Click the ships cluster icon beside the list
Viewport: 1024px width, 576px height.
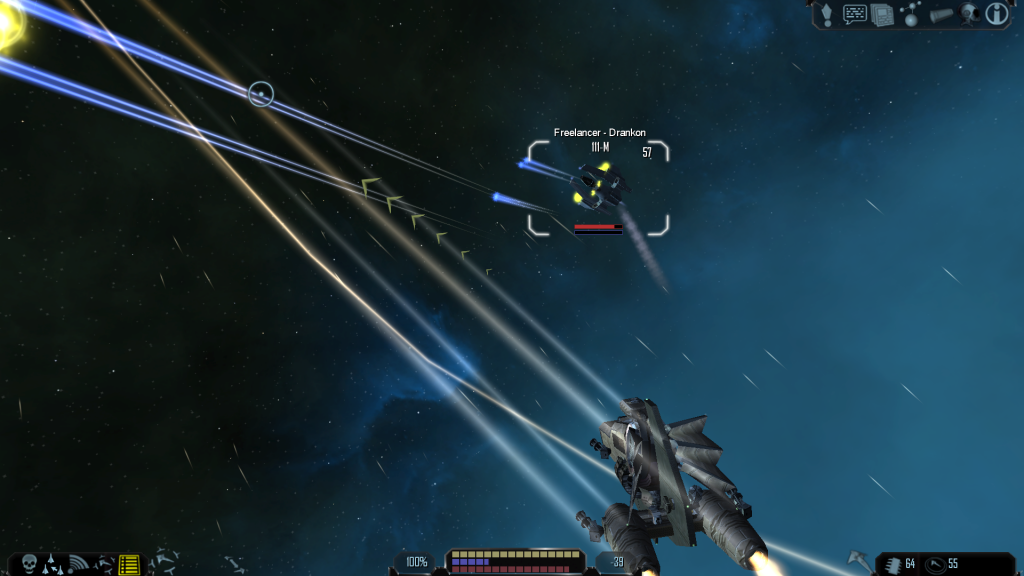point(104,564)
